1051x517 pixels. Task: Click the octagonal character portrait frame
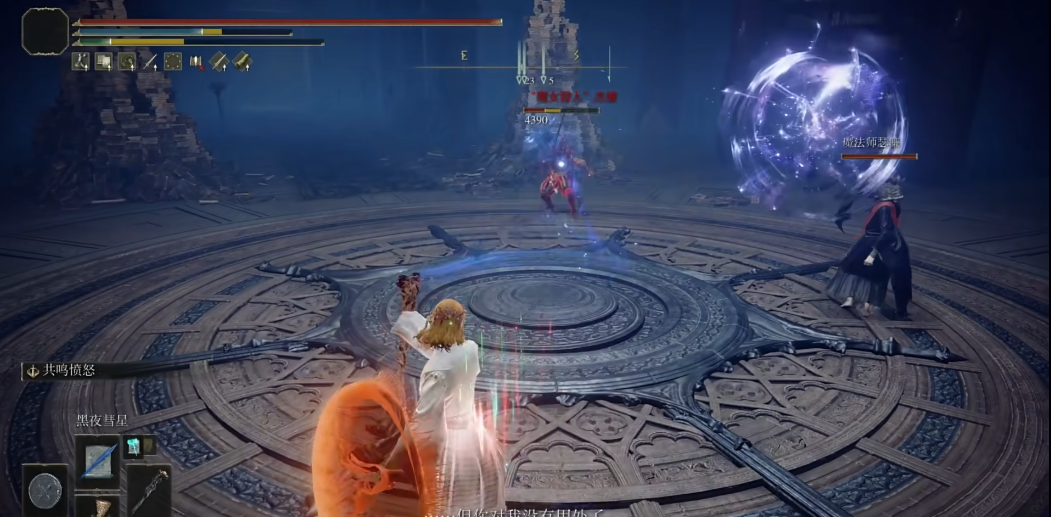[x=45, y=31]
